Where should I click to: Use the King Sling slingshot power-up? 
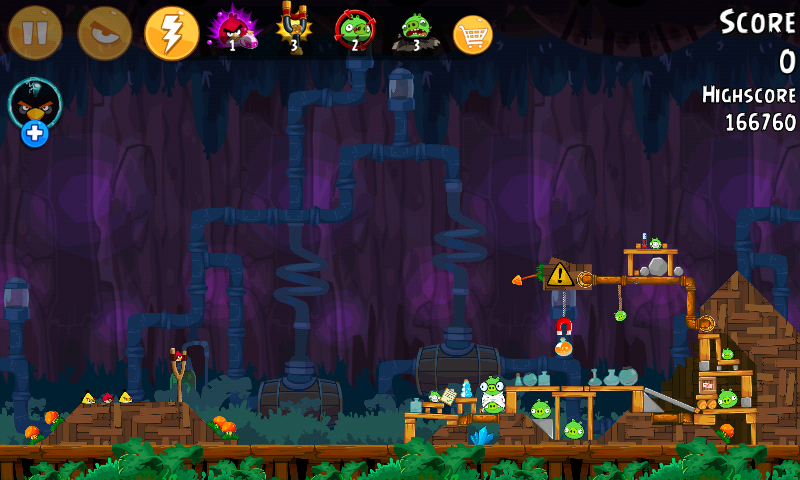click(x=293, y=28)
